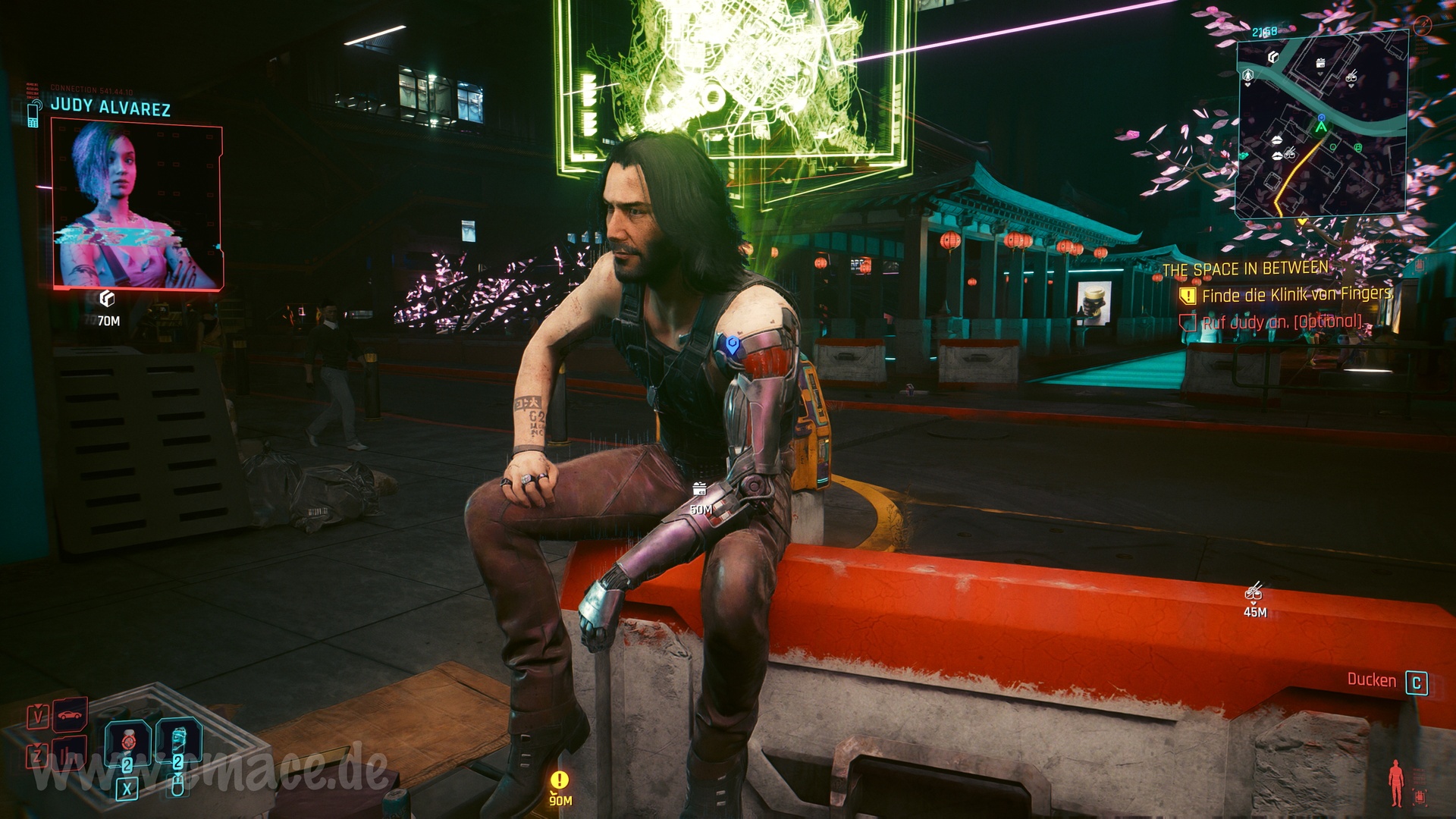Open 'The Space In Between' quest title
This screenshot has width=1456, height=819.
1245,269
